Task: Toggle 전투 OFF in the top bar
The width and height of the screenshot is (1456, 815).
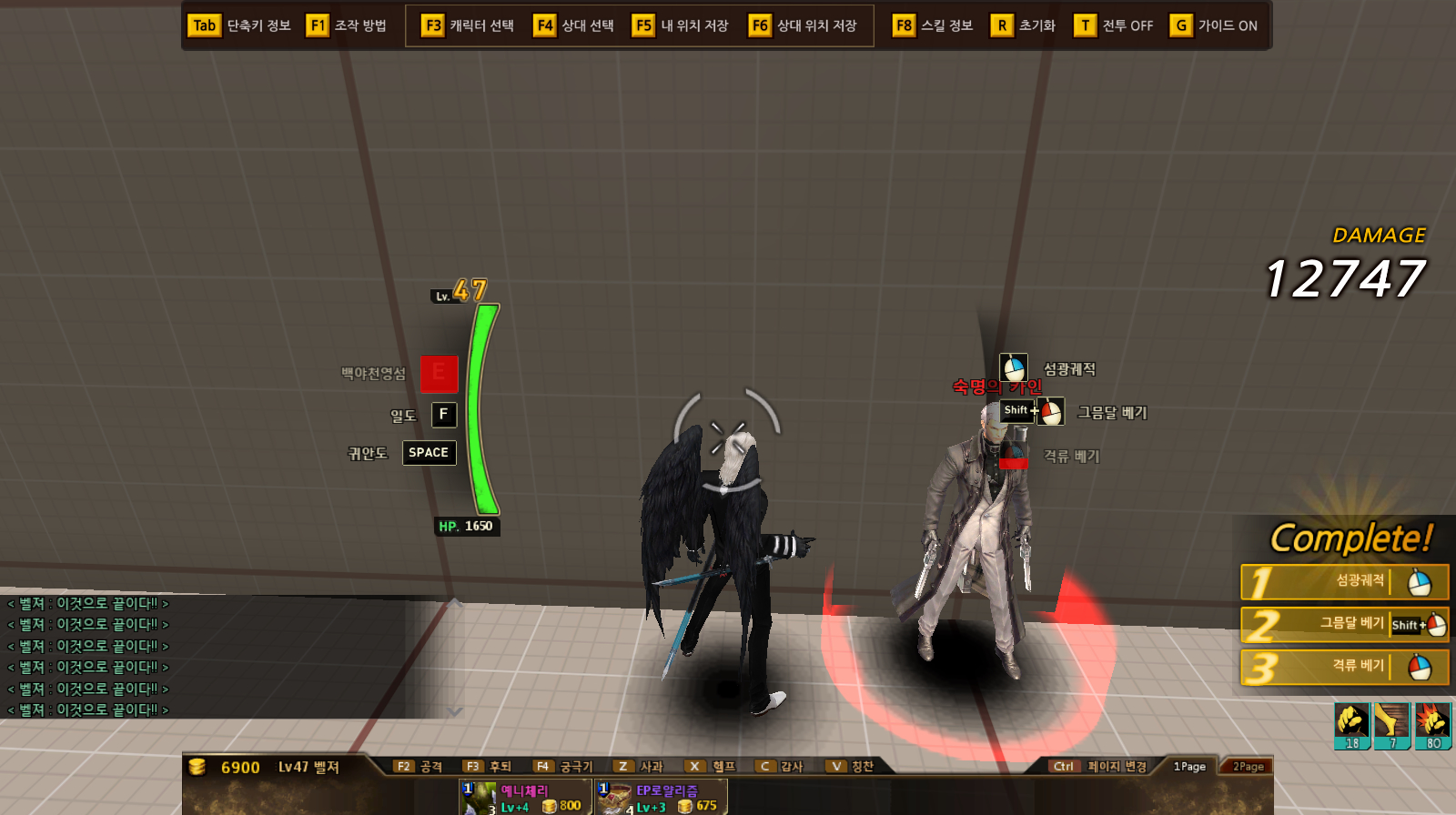Action: [1114, 25]
